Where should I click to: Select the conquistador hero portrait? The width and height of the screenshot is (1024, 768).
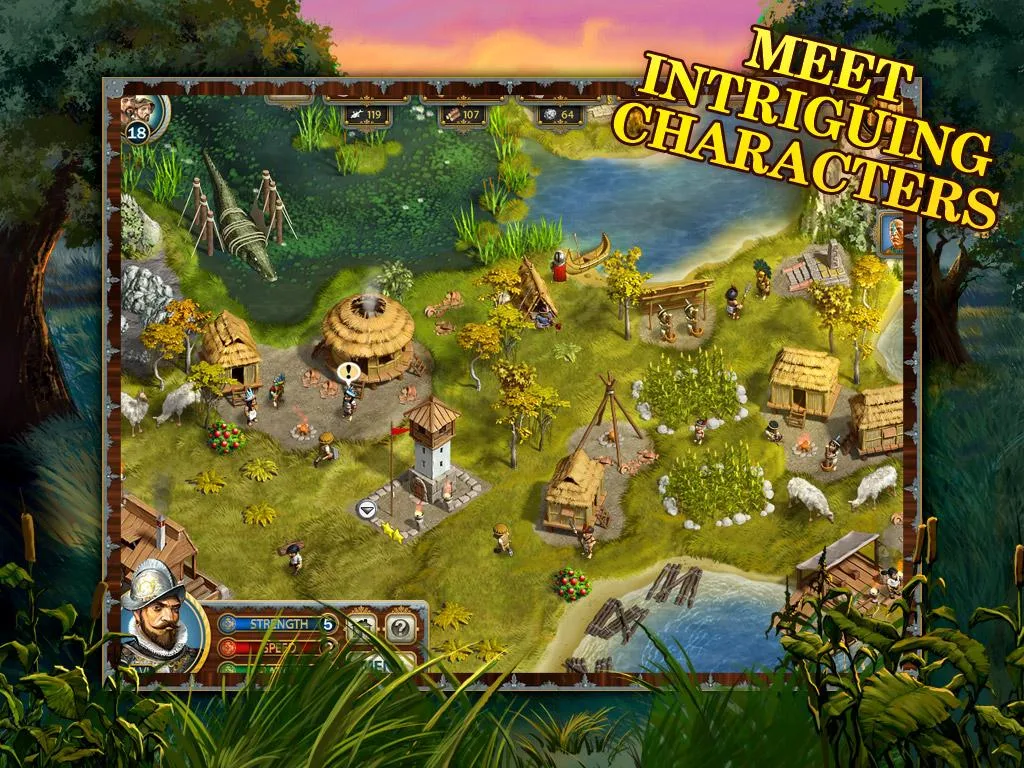[x=160, y=630]
